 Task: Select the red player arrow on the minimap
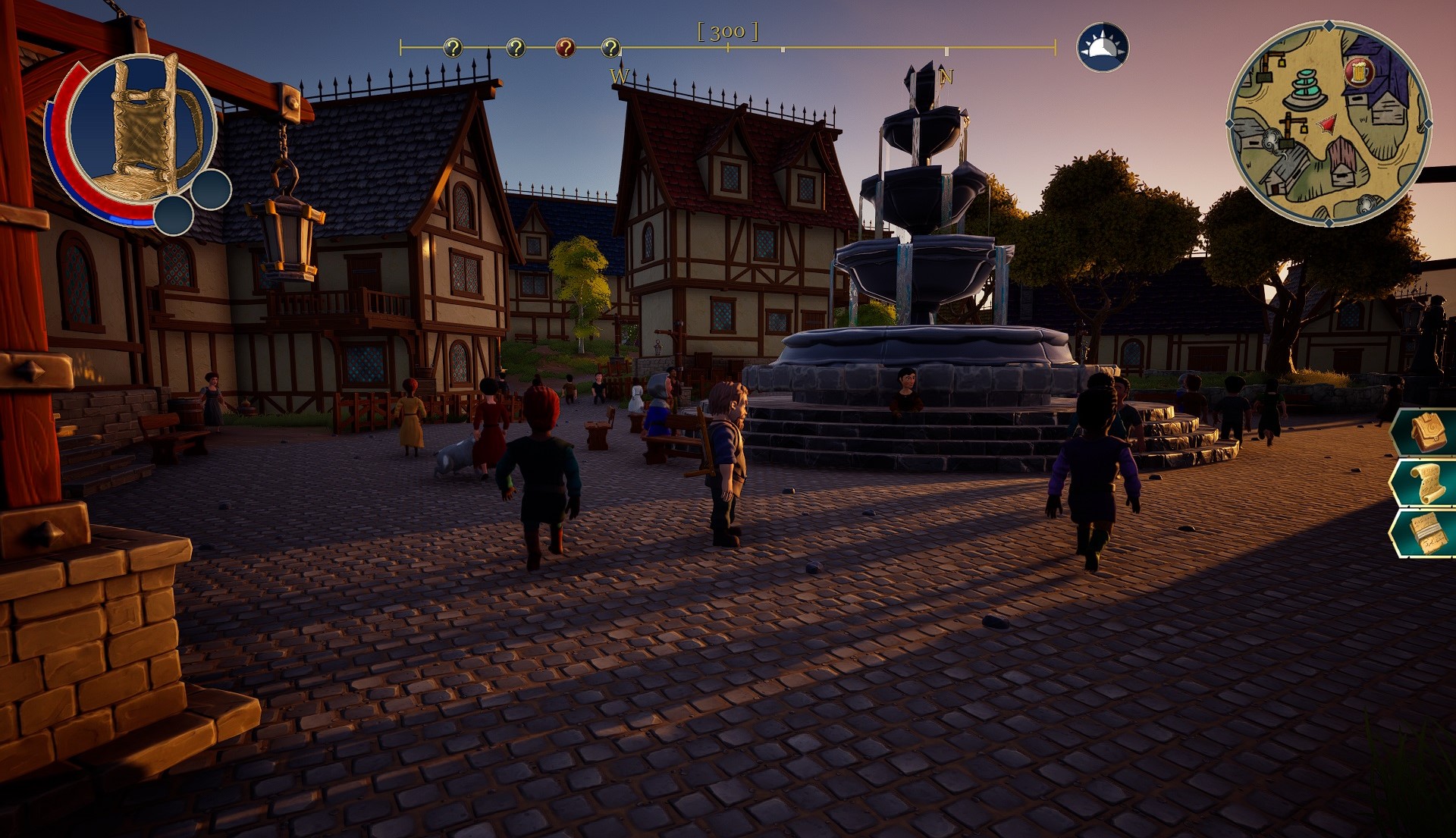(1327, 124)
